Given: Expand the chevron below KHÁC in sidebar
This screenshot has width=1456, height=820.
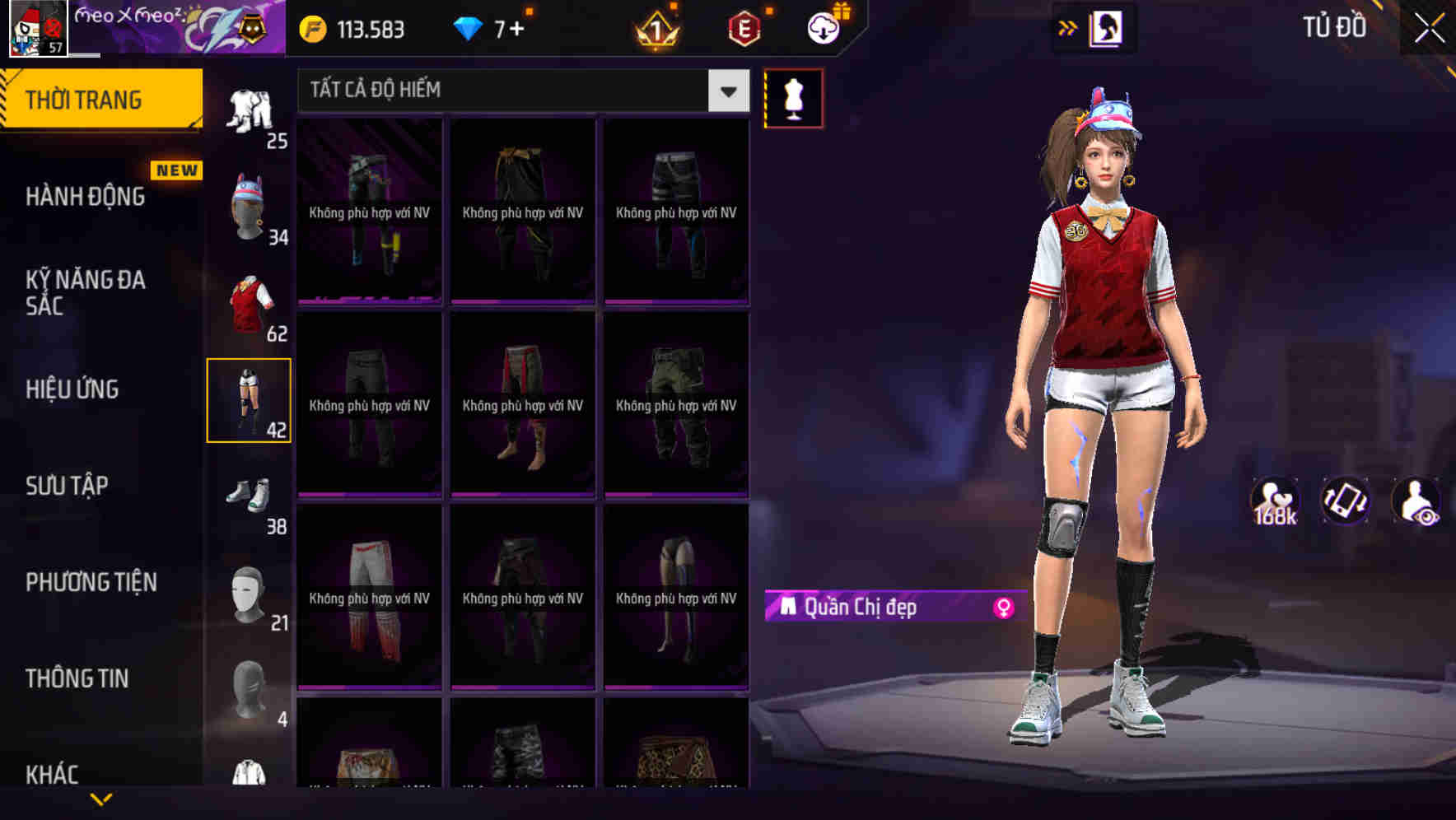Looking at the screenshot, I should coord(102,799).
